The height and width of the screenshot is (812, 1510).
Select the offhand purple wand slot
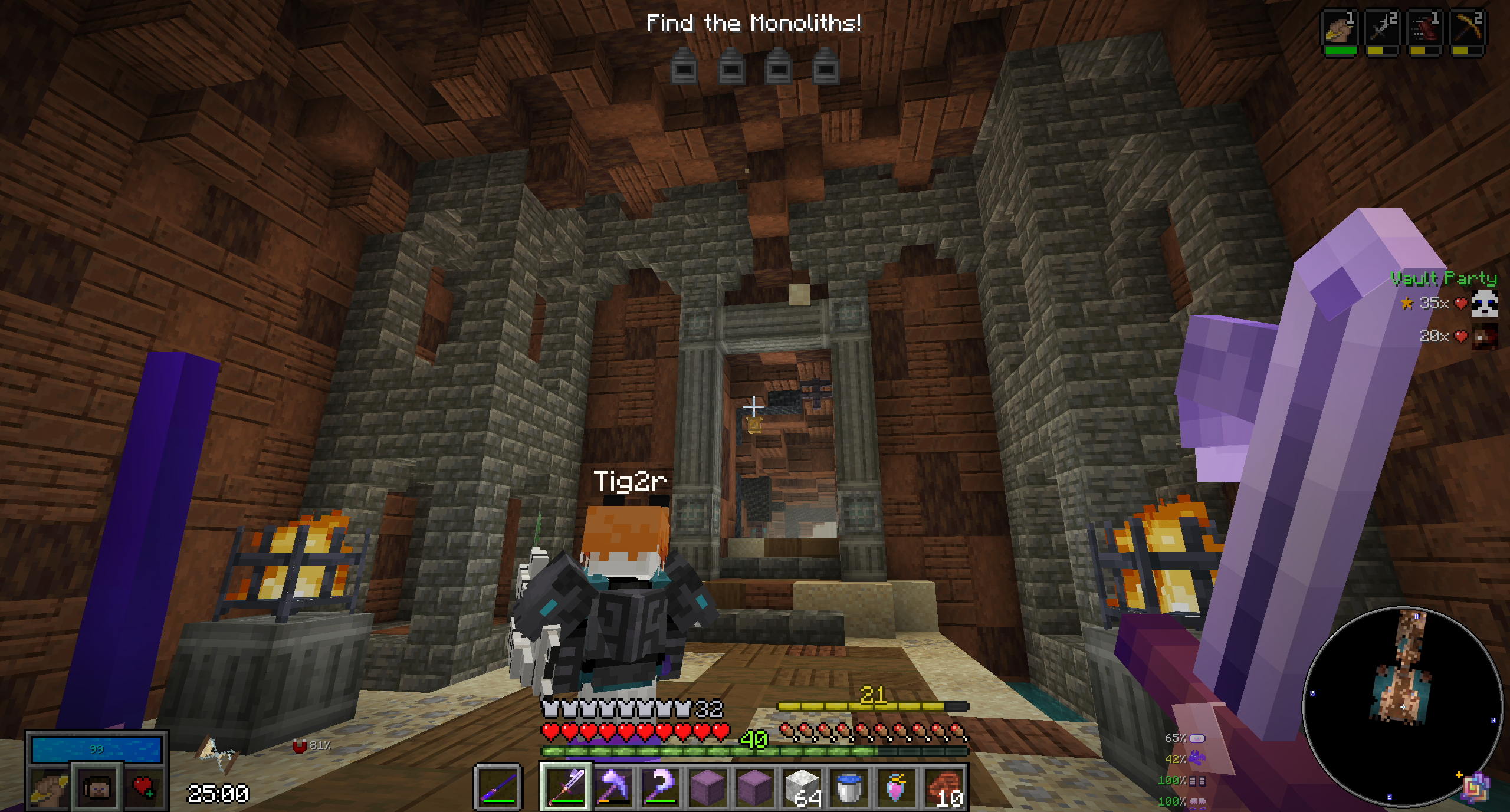[x=498, y=787]
